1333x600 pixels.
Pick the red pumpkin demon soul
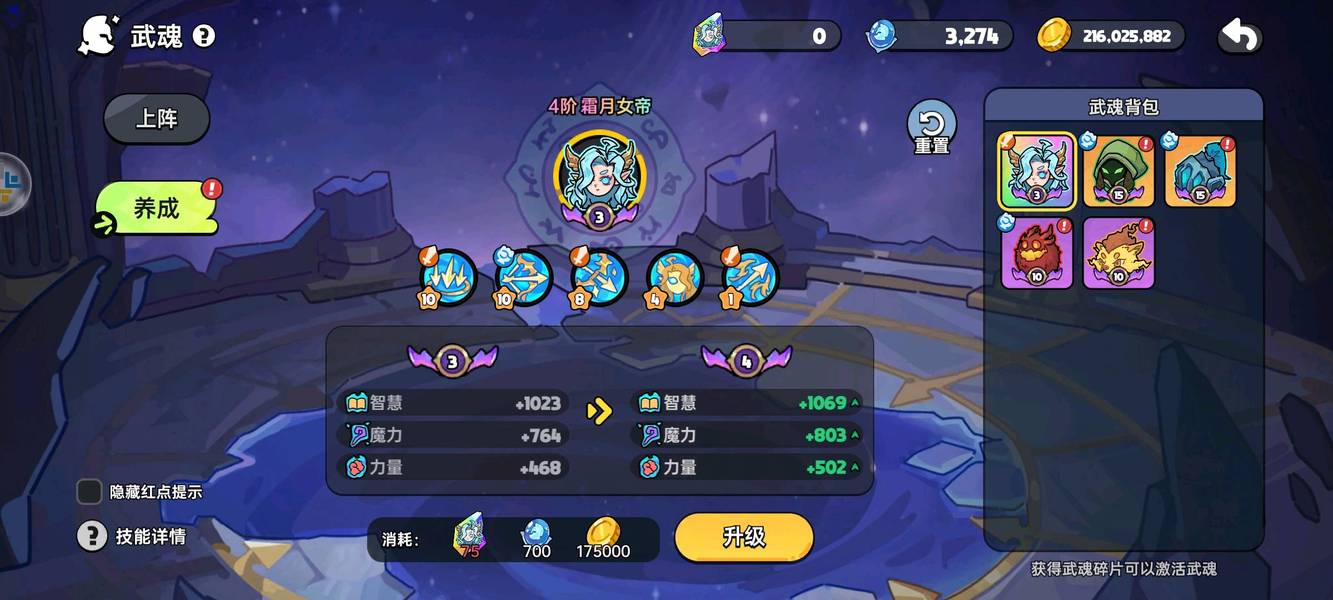click(x=1037, y=252)
